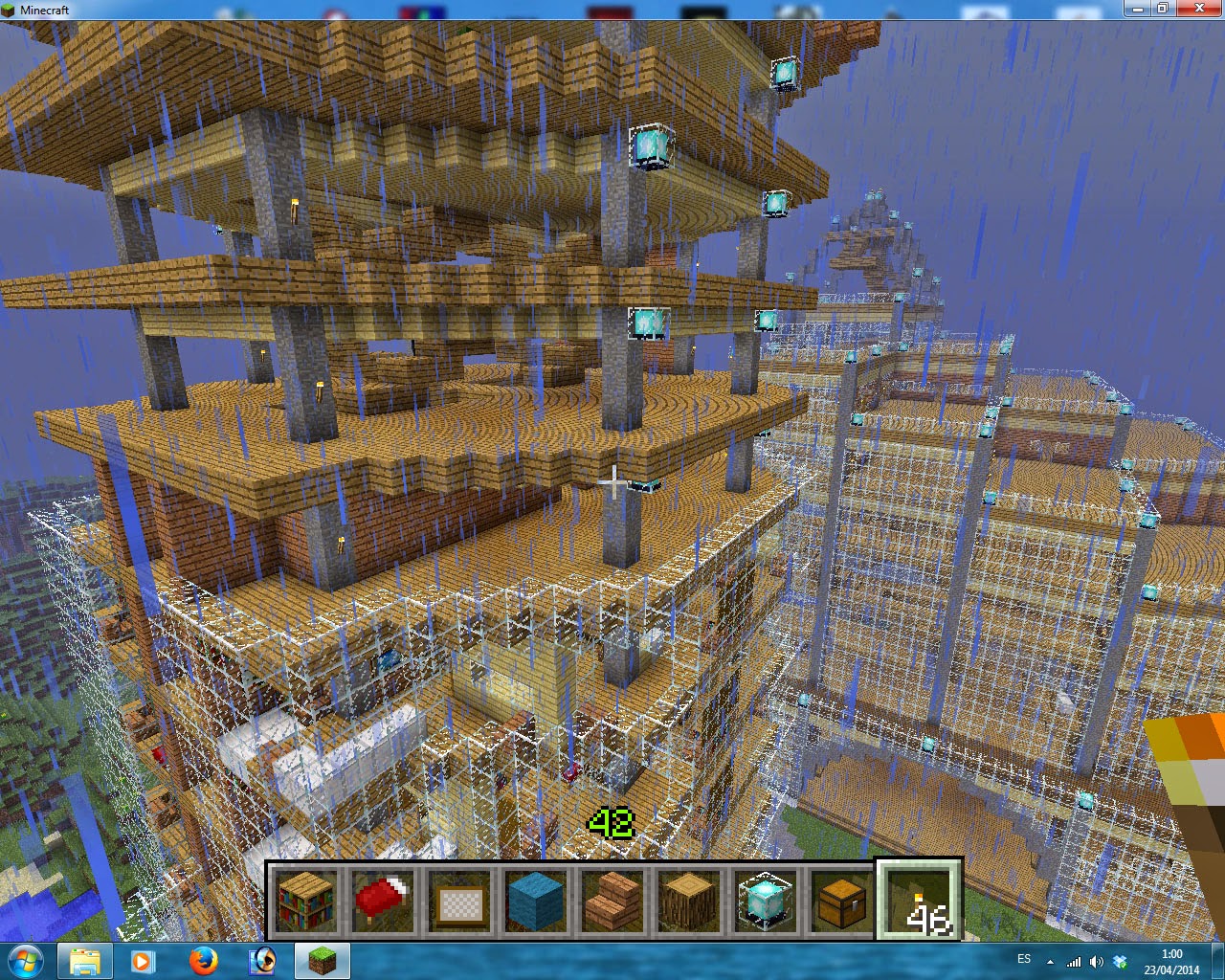Expand the hidden system tray icons
This screenshot has height=980, width=1225.
tap(1050, 962)
